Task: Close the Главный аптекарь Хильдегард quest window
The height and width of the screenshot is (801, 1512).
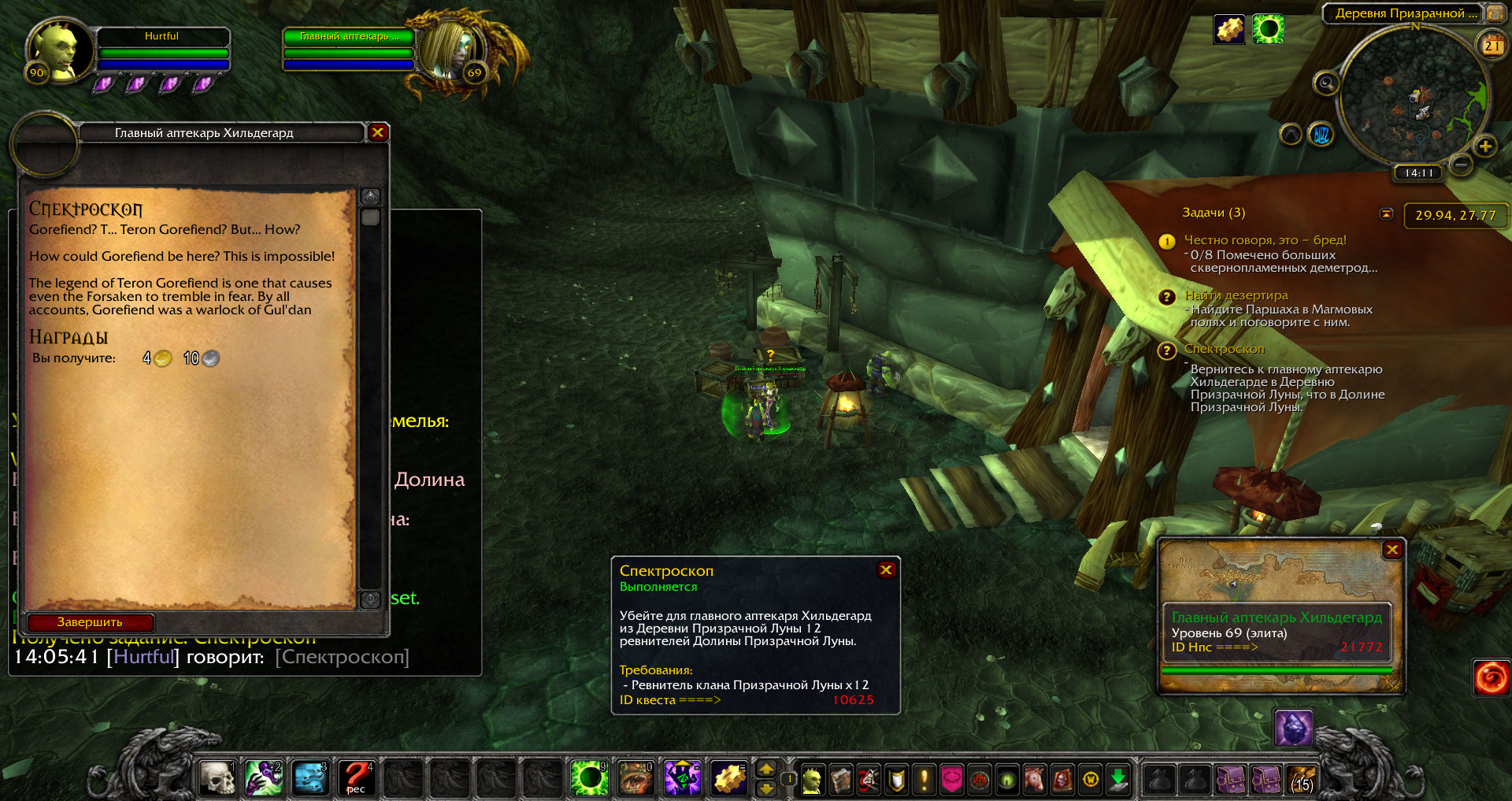Action: tap(378, 132)
